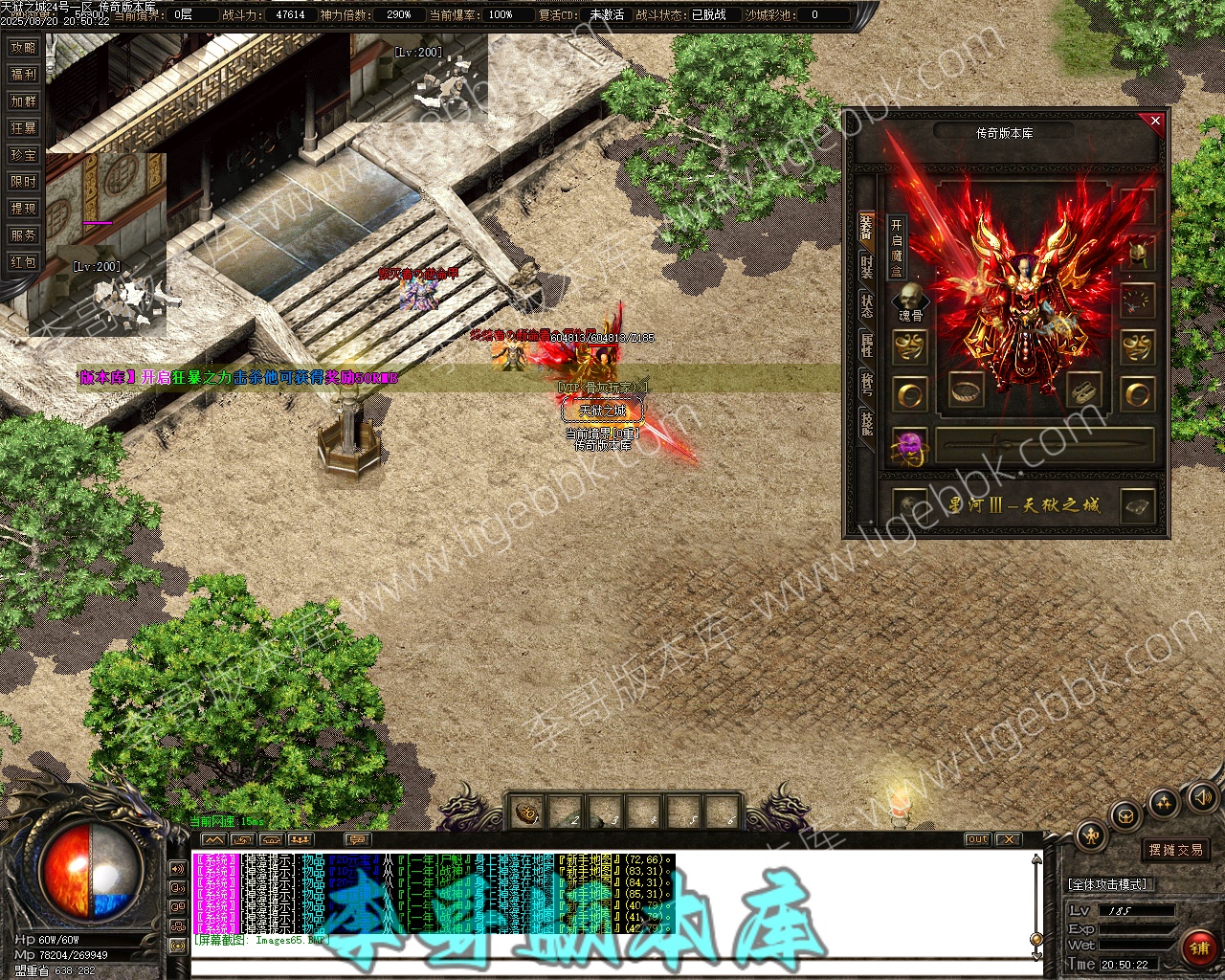Image resolution: width=1225 pixels, height=980 pixels.
Task: Open the 福利 welfare menu
Action: [23, 75]
